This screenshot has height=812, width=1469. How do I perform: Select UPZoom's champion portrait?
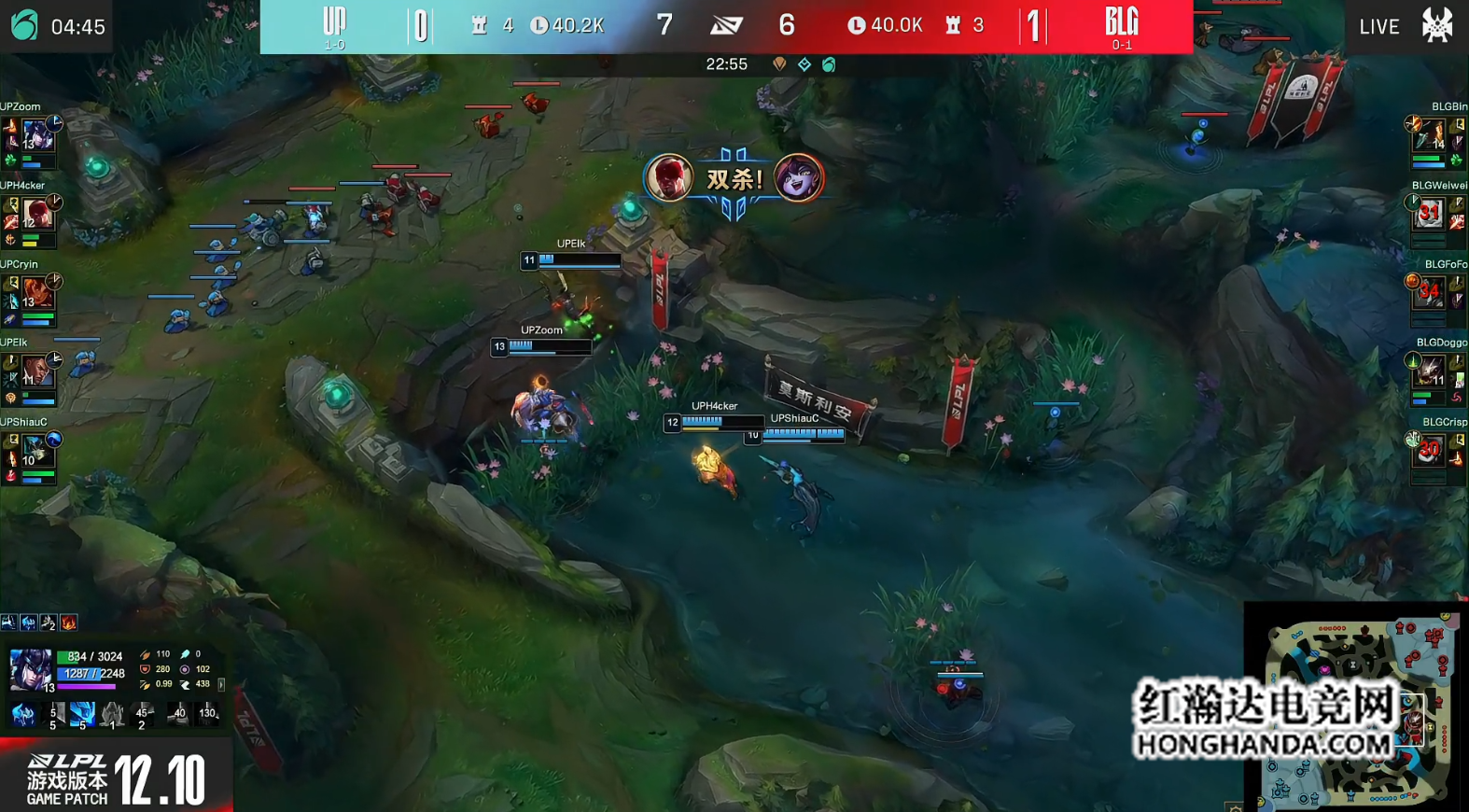(x=37, y=136)
